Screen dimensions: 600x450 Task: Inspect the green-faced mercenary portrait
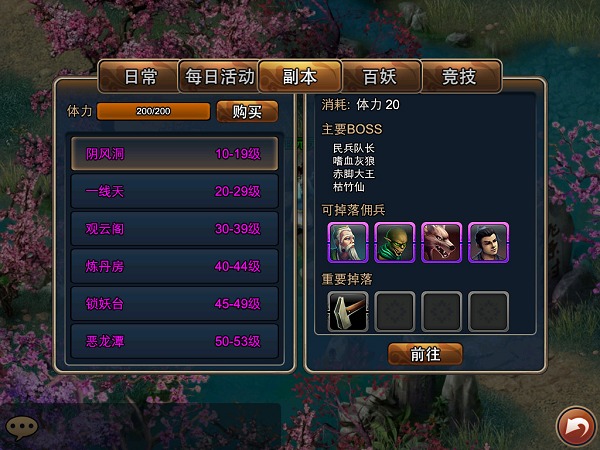click(x=394, y=242)
